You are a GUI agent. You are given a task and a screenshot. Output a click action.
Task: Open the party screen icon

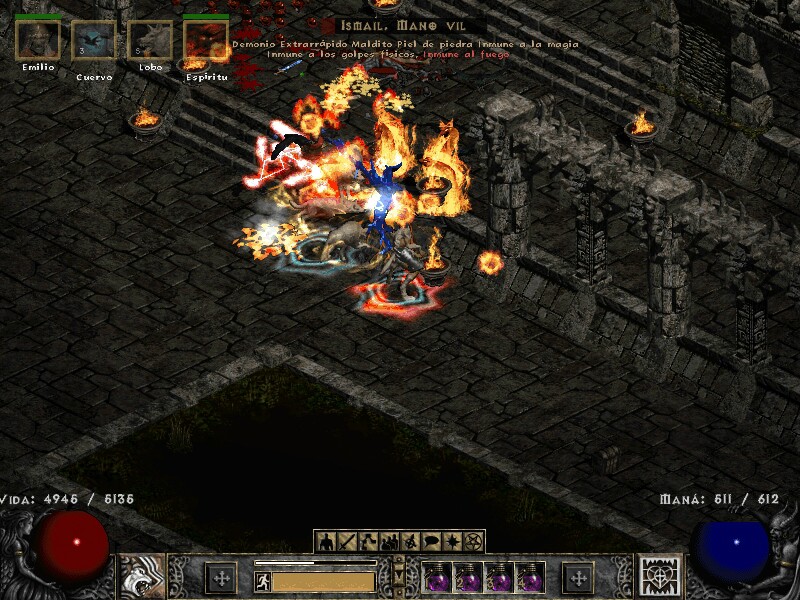coord(389,542)
